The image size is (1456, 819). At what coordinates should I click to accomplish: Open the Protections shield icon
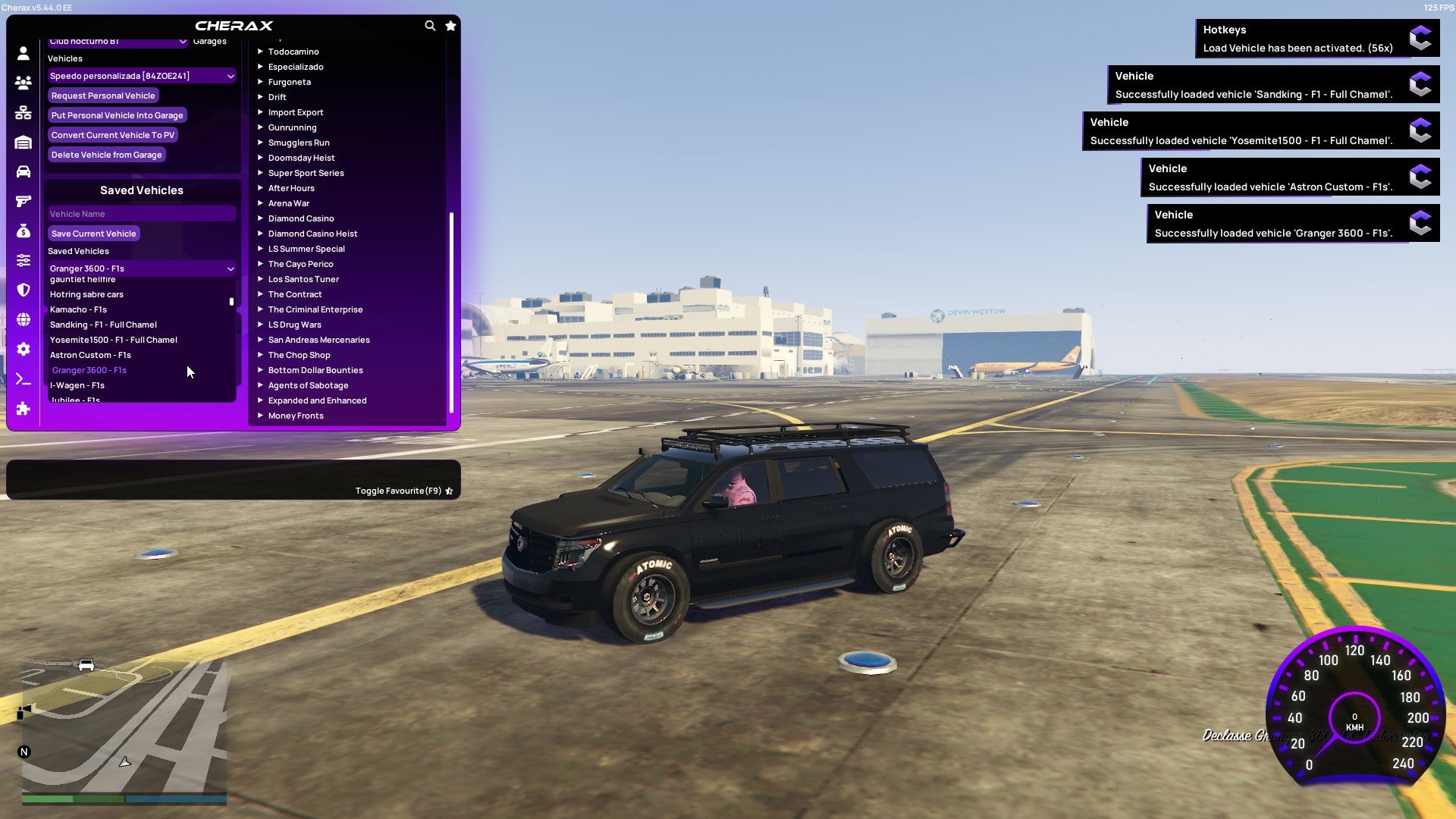click(23, 291)
